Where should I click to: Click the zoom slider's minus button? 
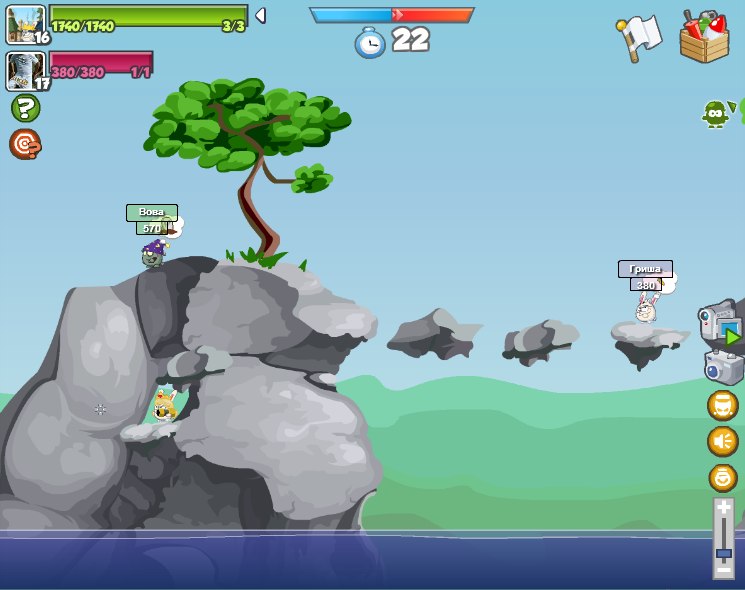tap(723, 570)
